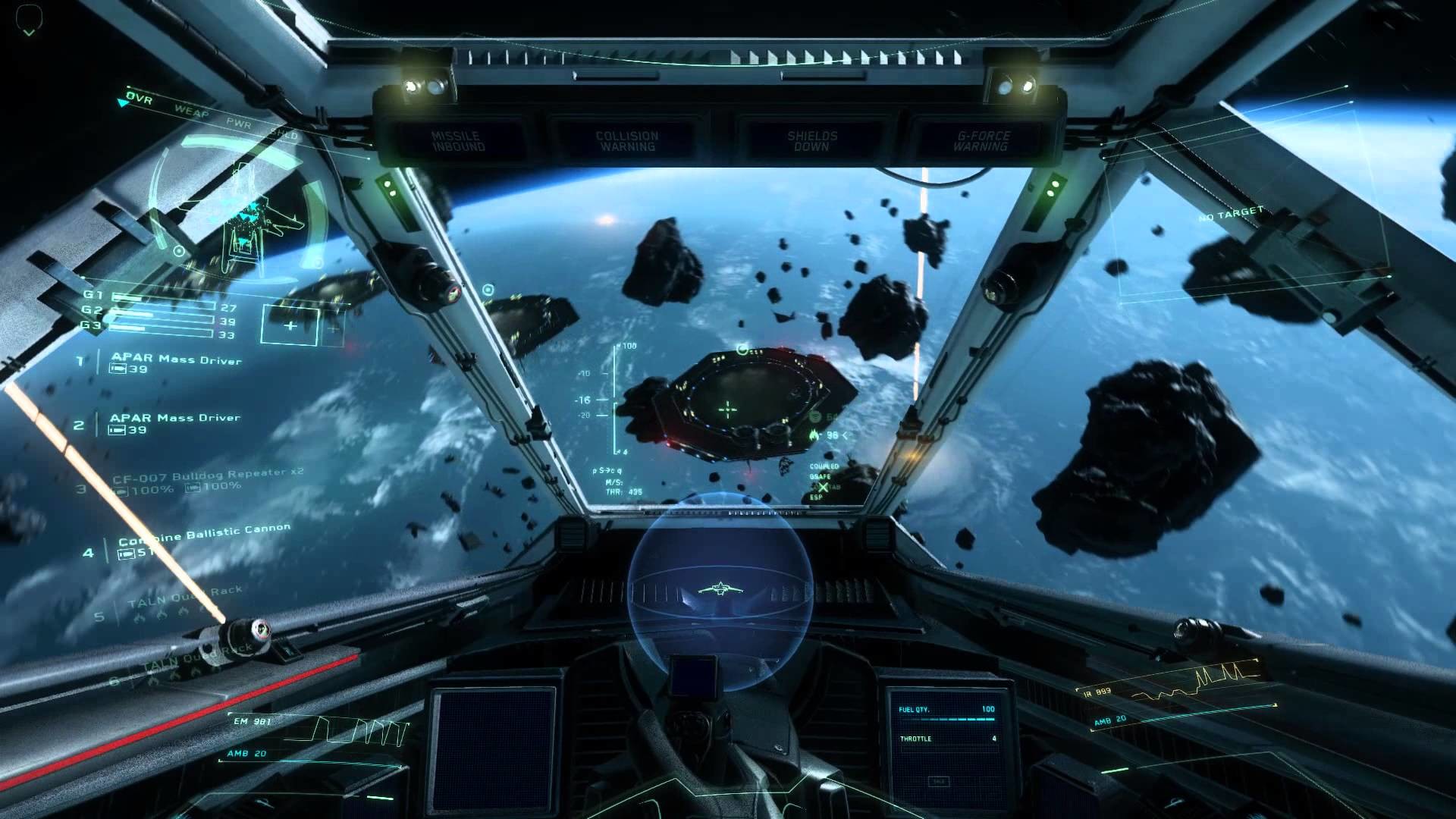
Task: Select the PWR tab
Action: pyautogui.click(x=238, y=122)
